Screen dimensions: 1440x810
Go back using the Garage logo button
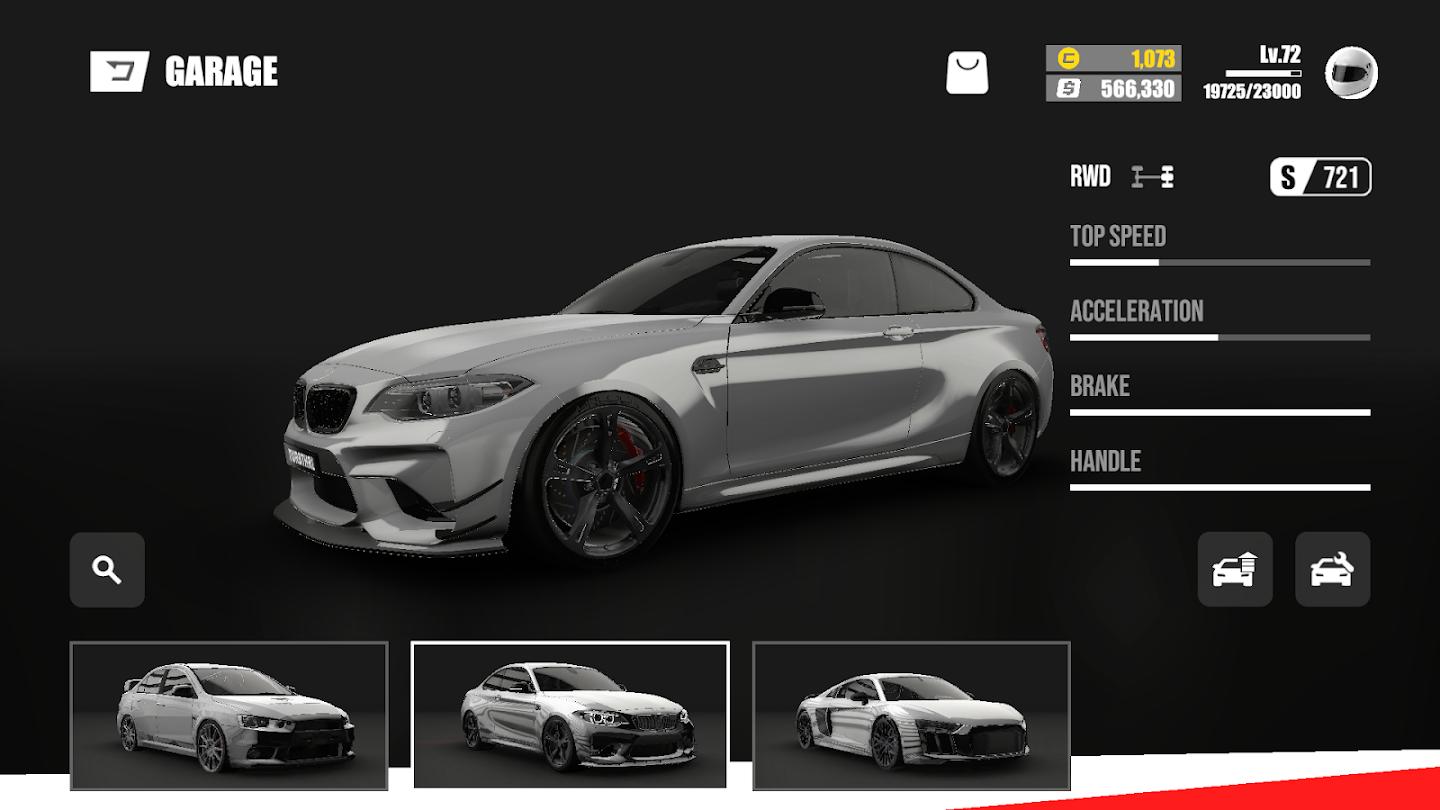click(x=119, y=71)
